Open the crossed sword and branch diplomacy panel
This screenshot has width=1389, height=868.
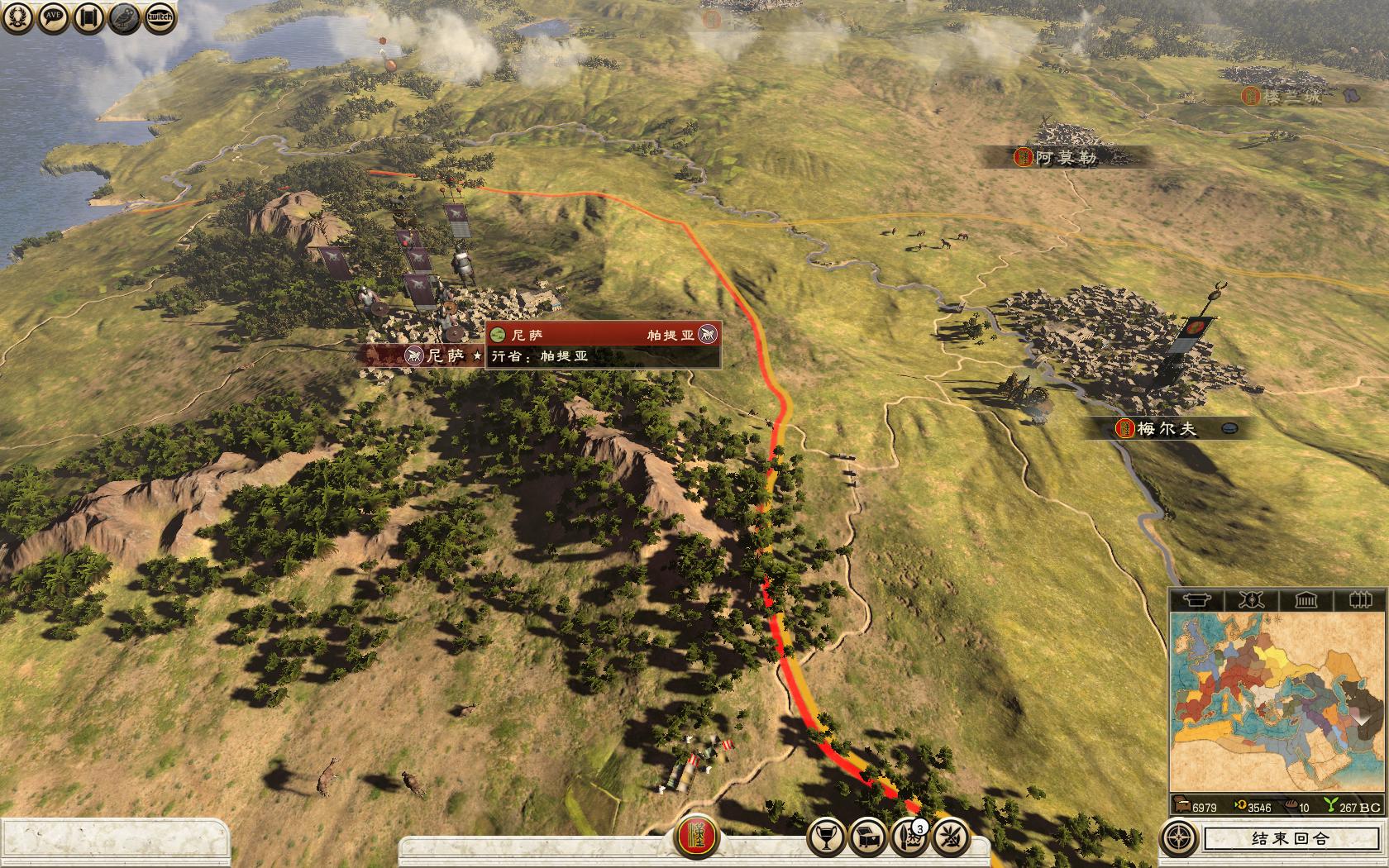pyautogui.click(x=950, y=837)
